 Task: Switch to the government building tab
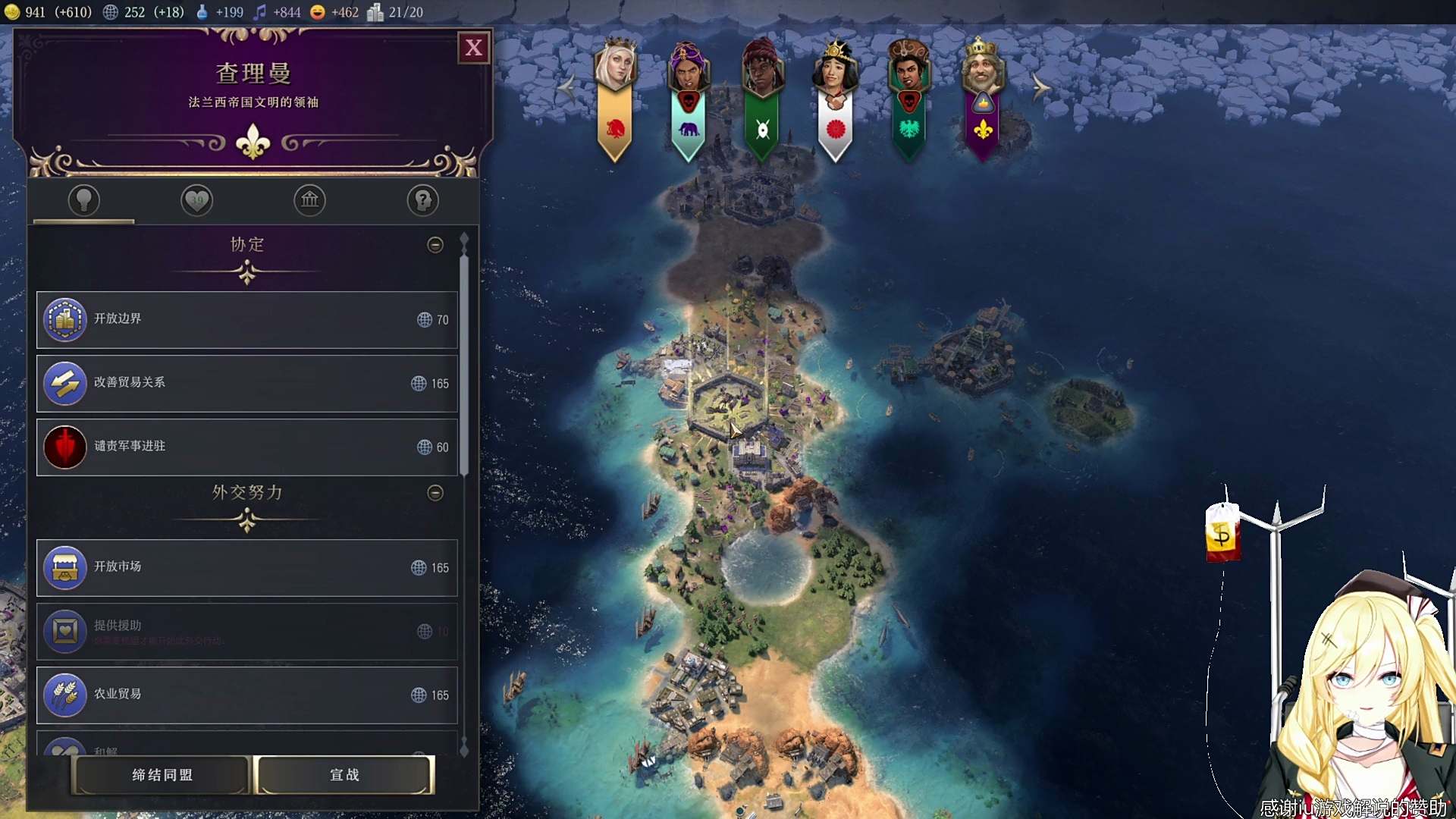tap(309, 200)
